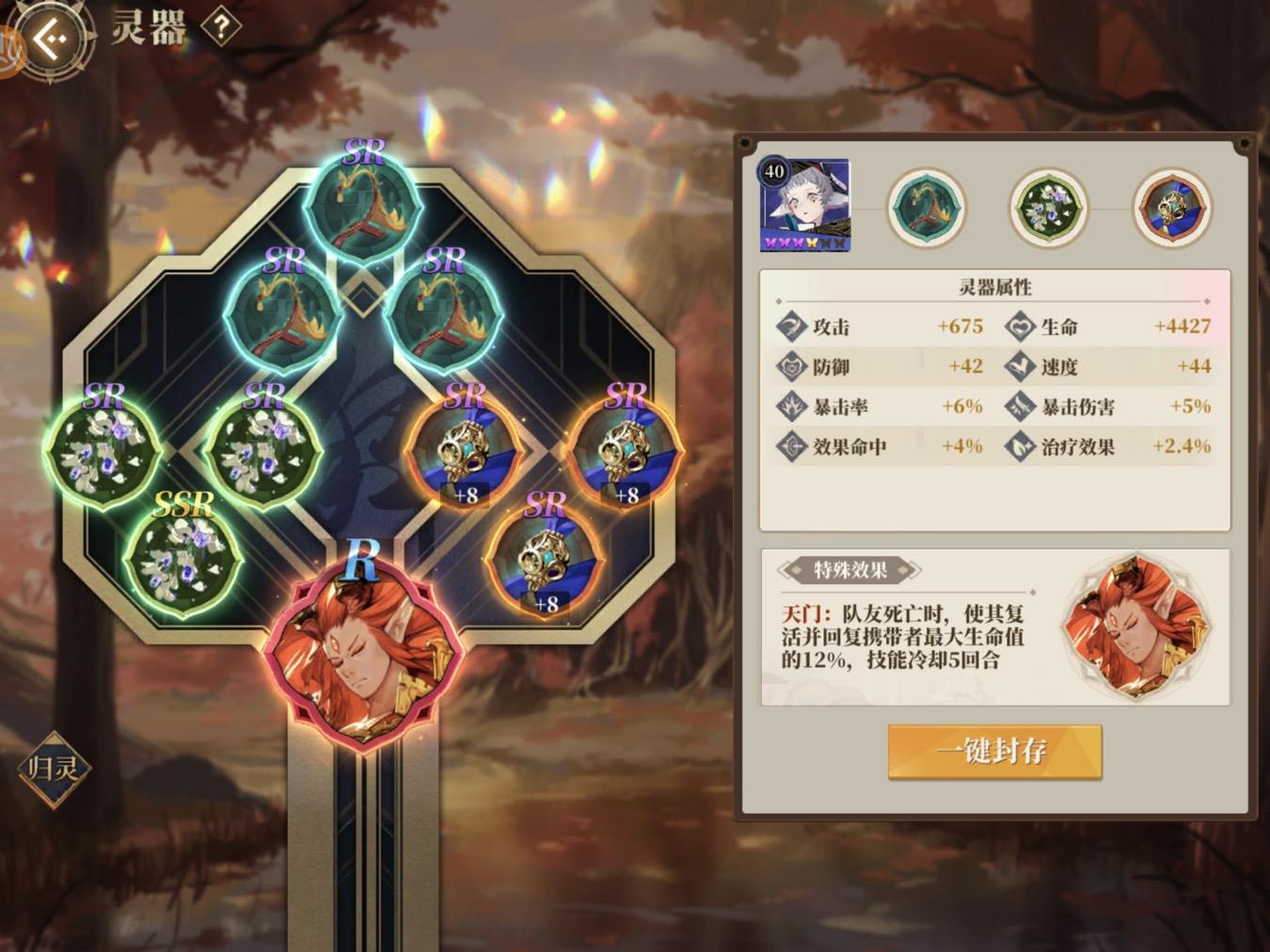Click the 生命 health stat icon
The image size is (1270, 952).
coord(1018,327)
